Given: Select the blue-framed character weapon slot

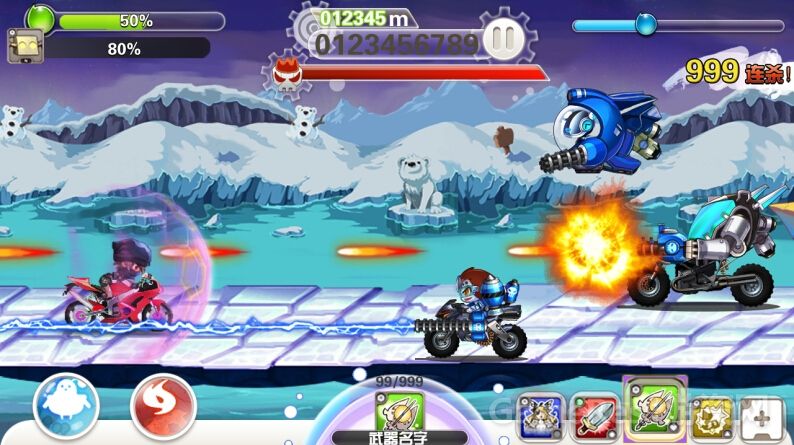Looking at the screenshot, I should pos(541,415).
